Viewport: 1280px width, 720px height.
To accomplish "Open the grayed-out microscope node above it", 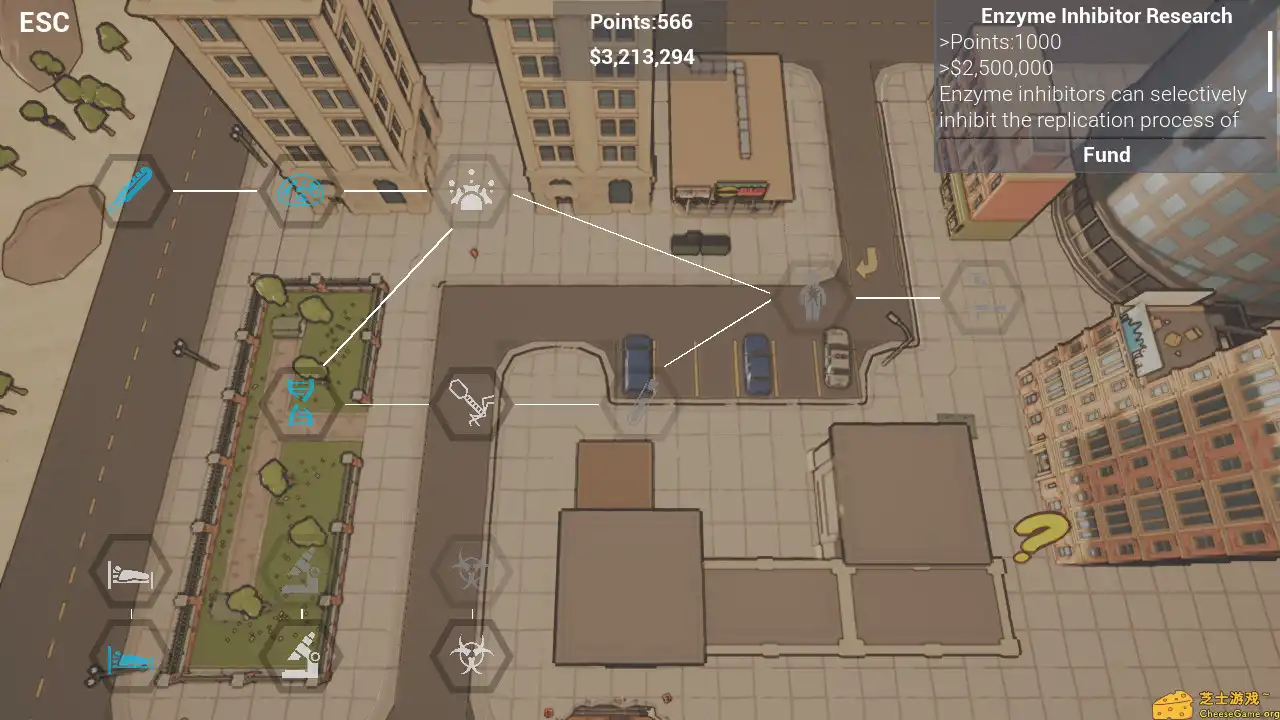I will [300, 573].
